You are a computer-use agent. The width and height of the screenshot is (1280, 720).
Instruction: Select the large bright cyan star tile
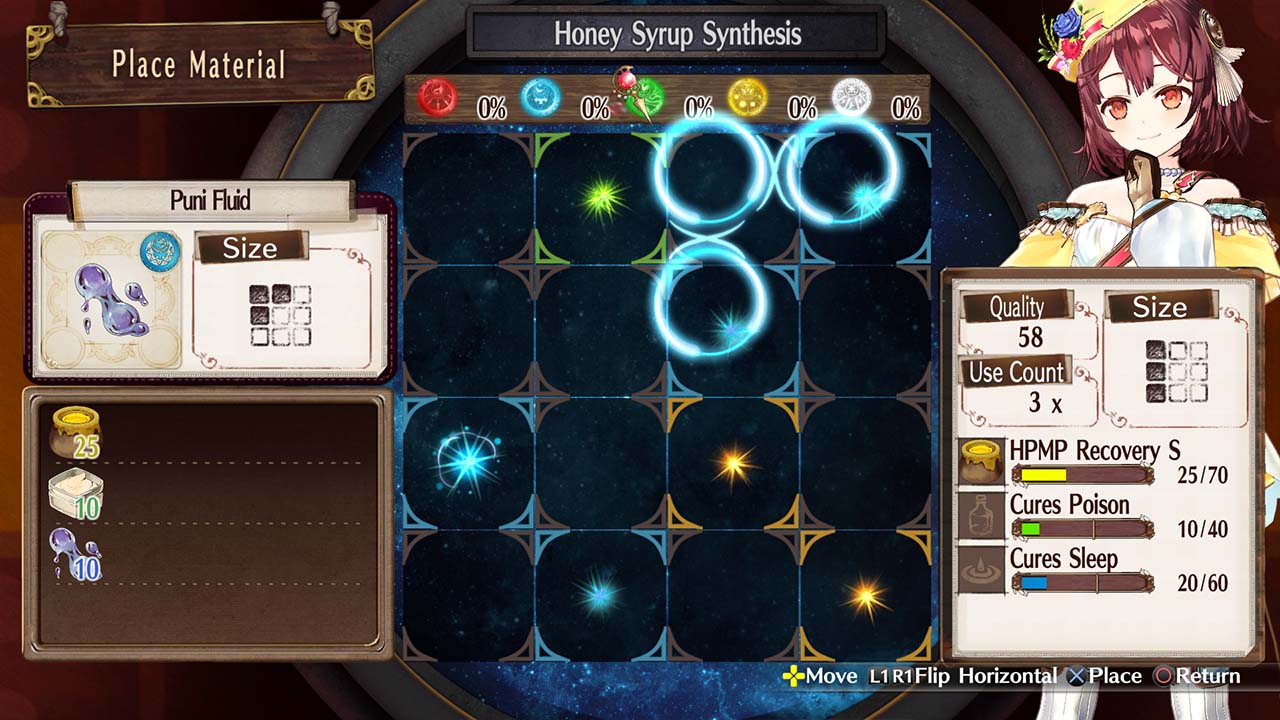467,462
